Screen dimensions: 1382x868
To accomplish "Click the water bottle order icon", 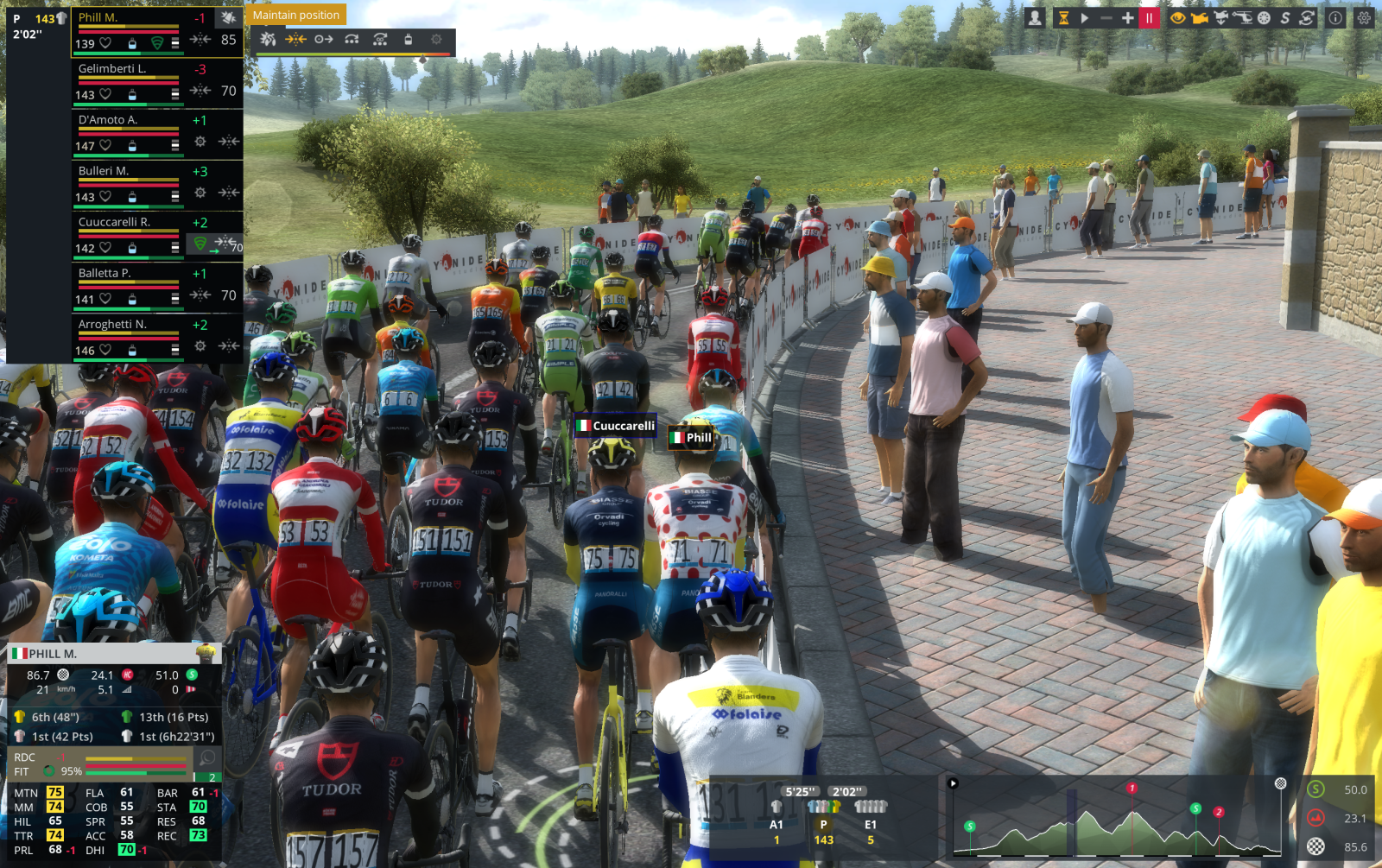I will [x=408, y=39].
